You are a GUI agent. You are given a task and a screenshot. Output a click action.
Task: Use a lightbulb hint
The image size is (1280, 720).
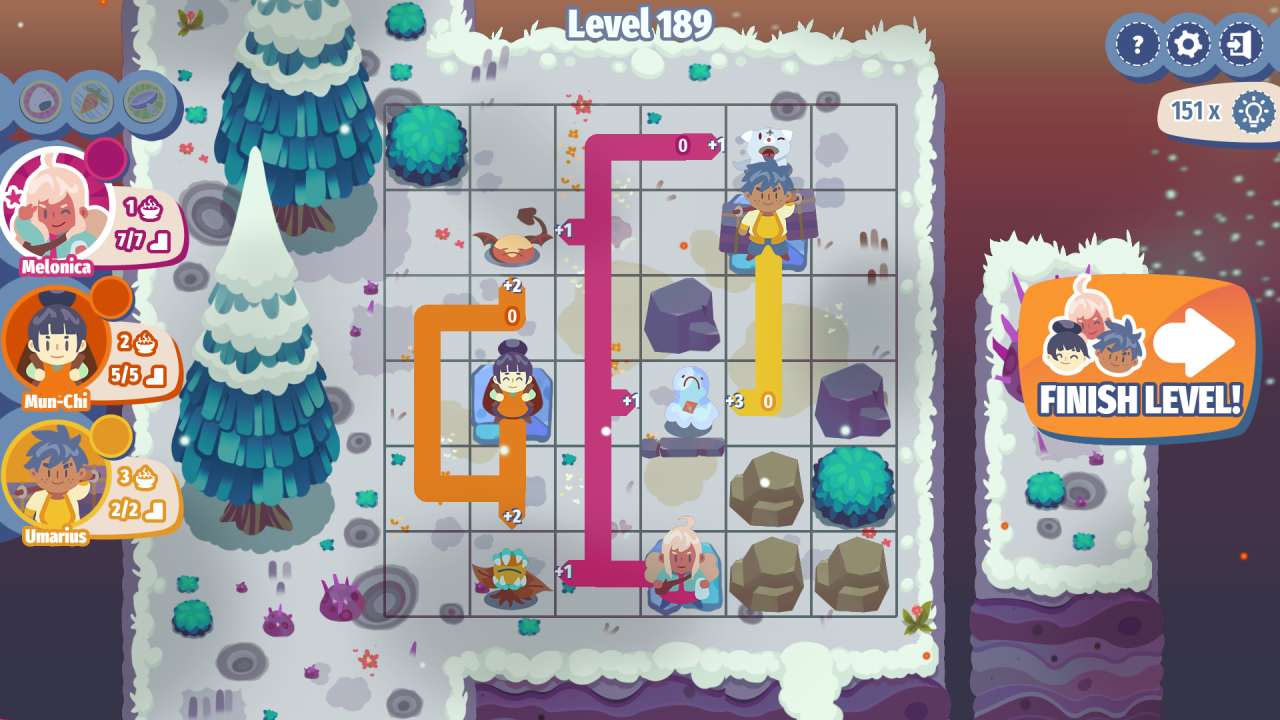tap(1252, 111)
